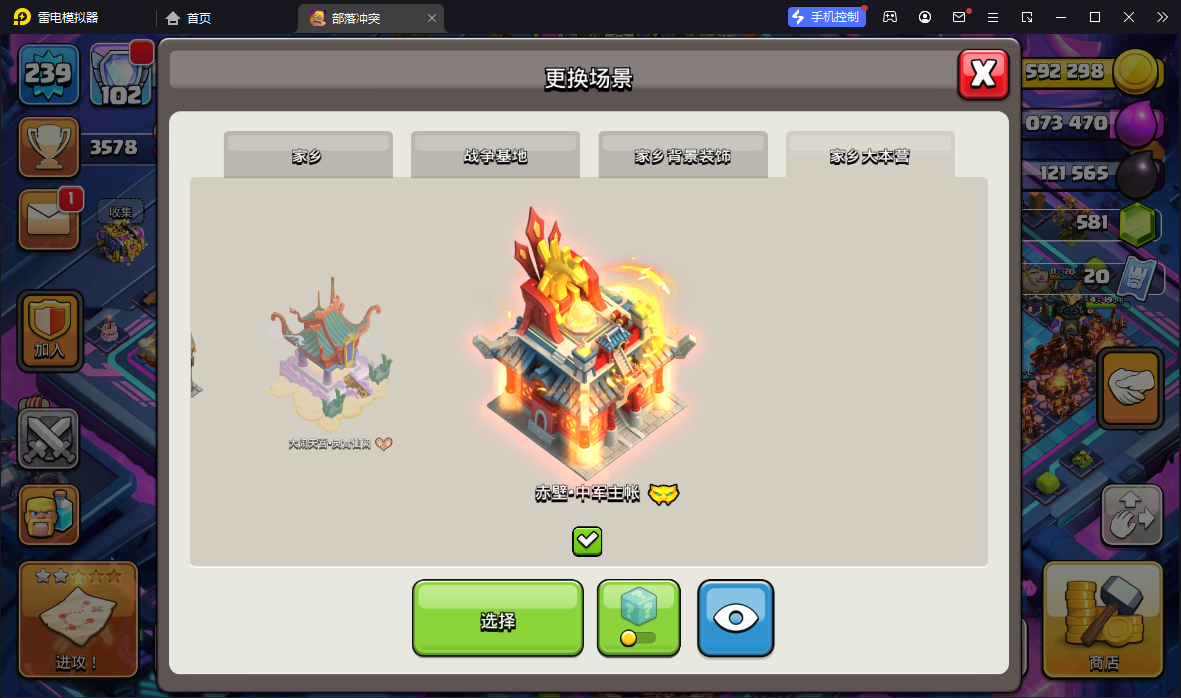Show the 家乡背景装饰 tab
The image size is (1181, 698).
point(683,155)
